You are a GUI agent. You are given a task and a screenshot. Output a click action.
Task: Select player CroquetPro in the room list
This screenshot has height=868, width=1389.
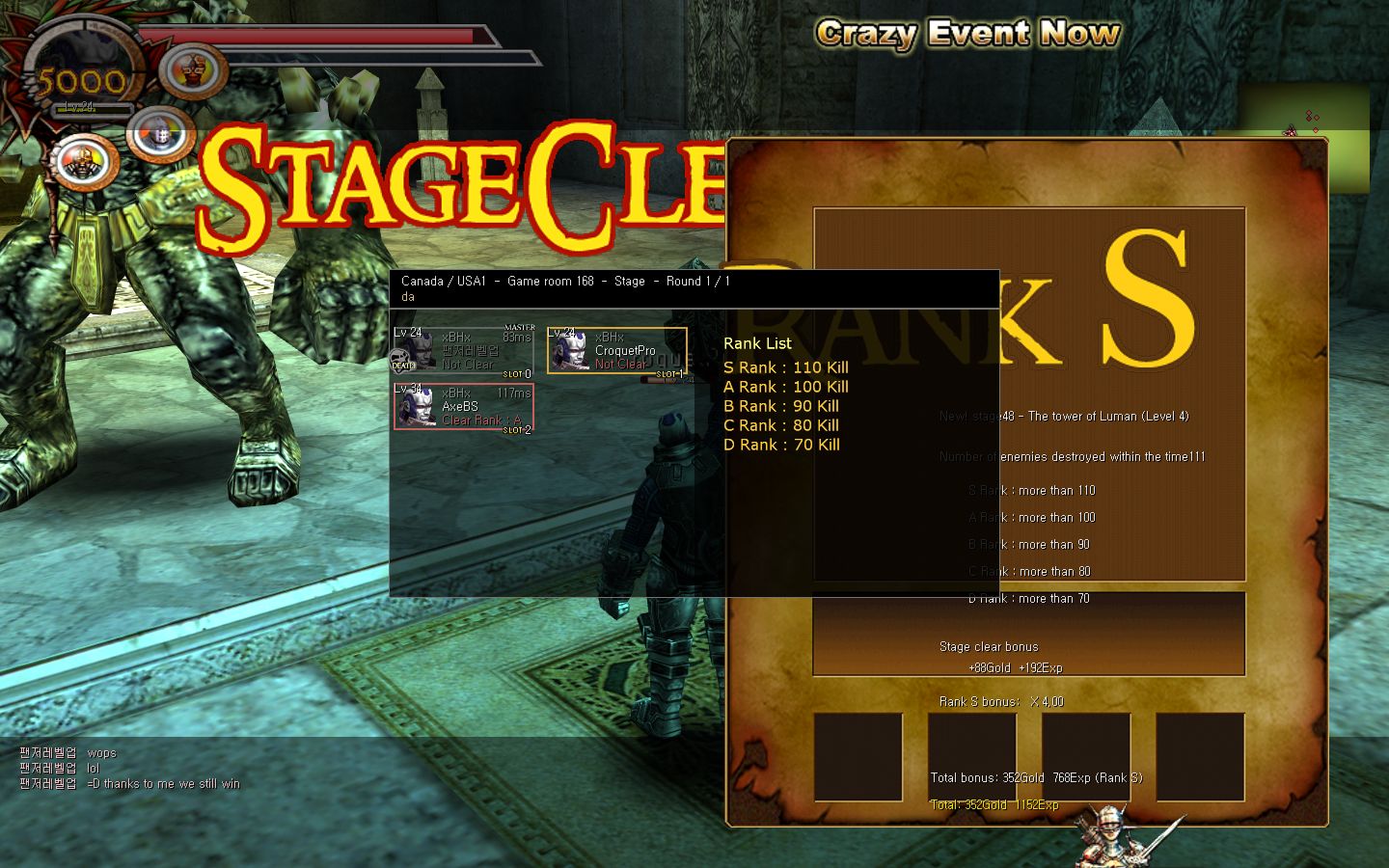(x=617, y=350)
